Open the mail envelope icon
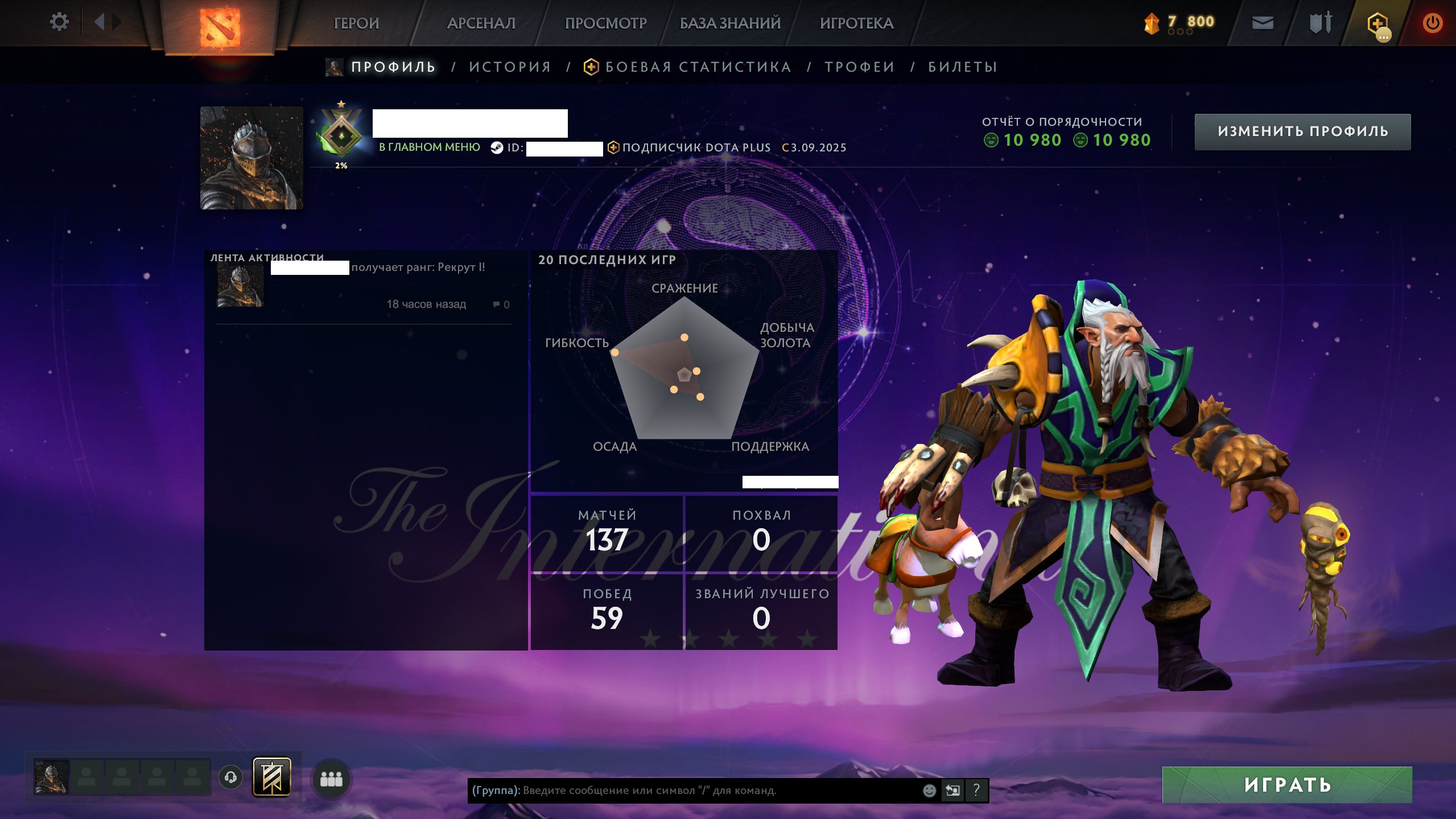The width and height of the screenshot is (1456, 819). click(1263, 23)
